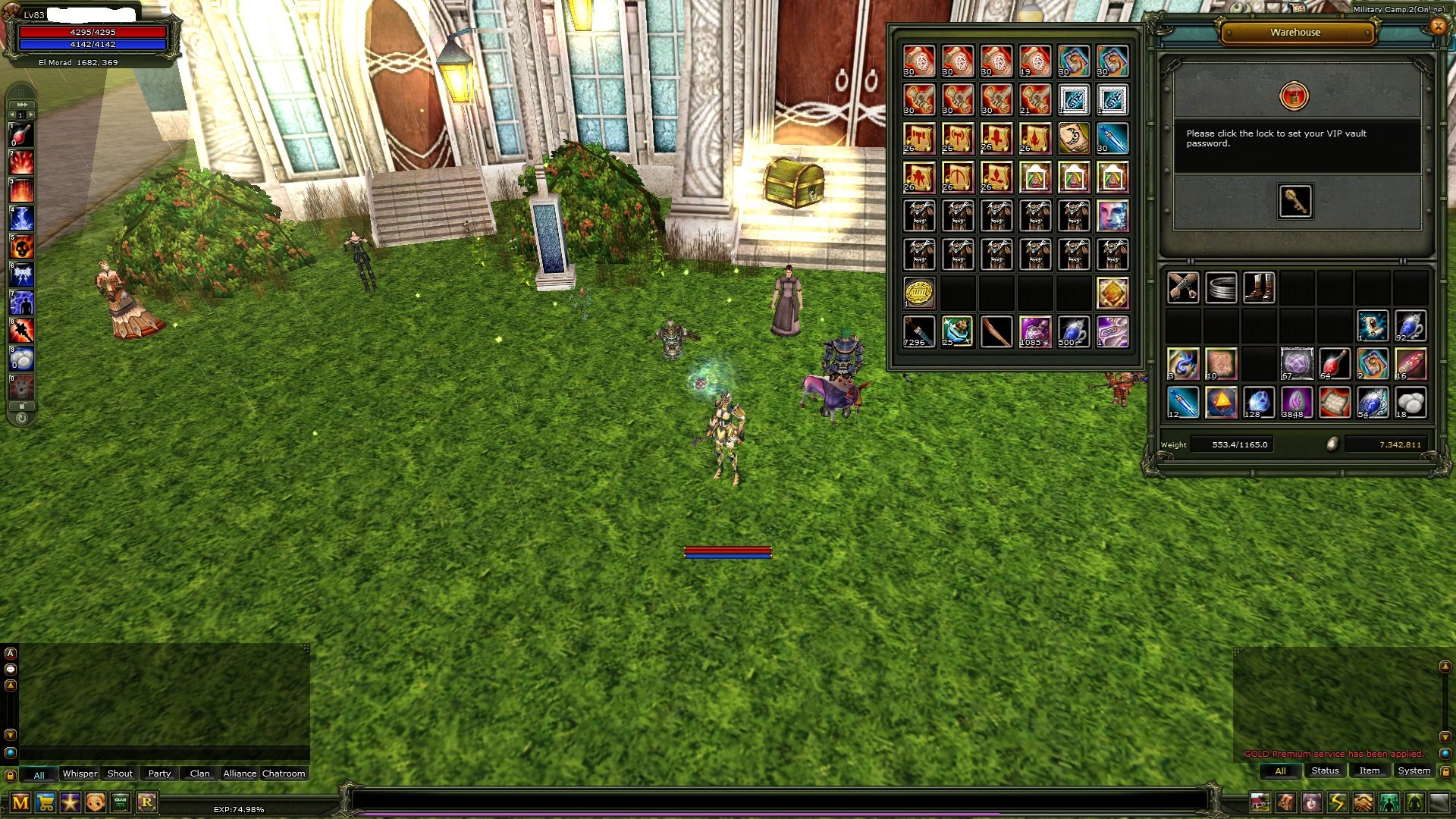This screenshot has height=819, width=1456.
Task: Select the Alliance chat channel
Action: 239,773
